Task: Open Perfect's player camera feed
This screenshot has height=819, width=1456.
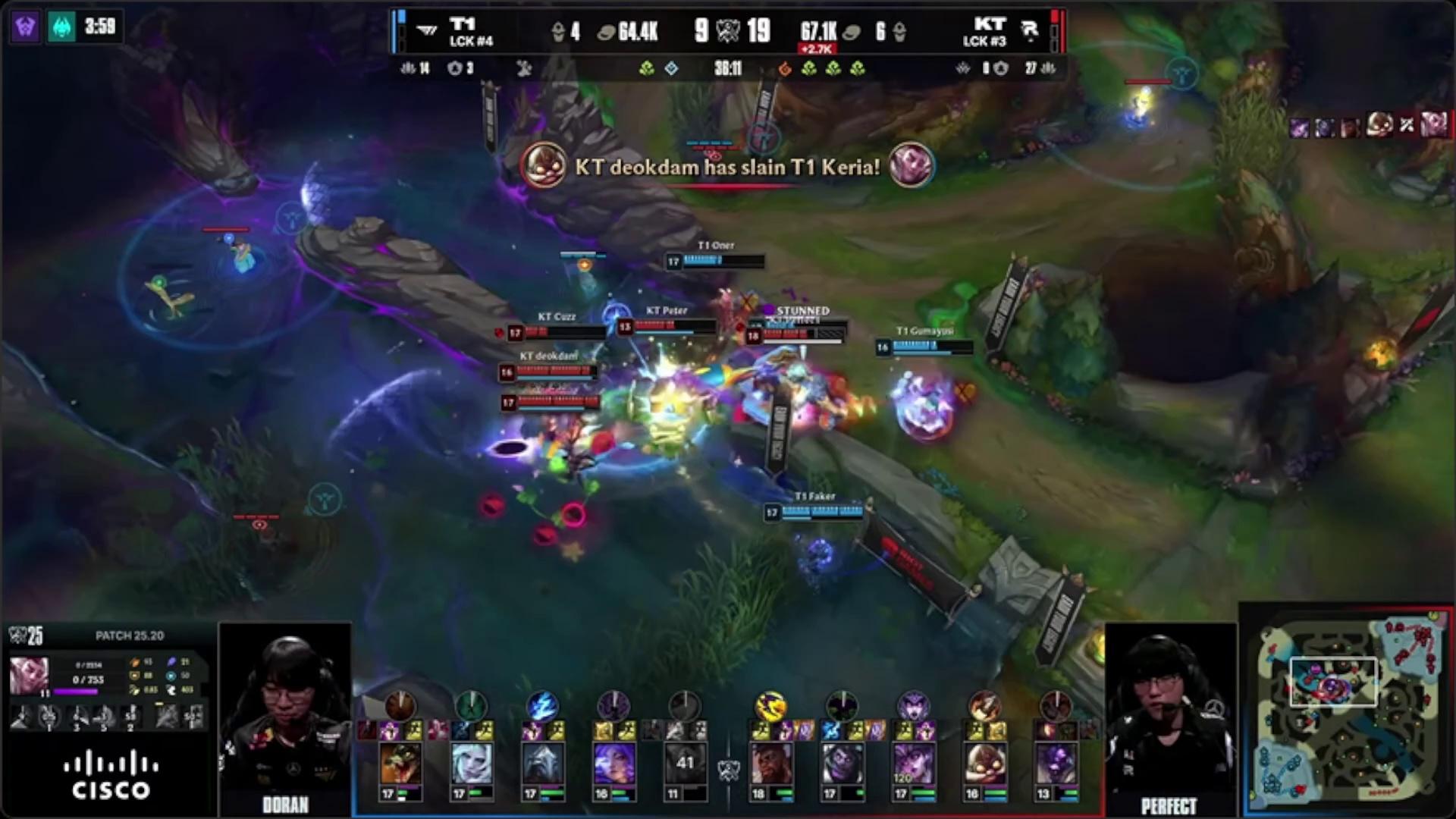Action: [x=1170, y=713]
